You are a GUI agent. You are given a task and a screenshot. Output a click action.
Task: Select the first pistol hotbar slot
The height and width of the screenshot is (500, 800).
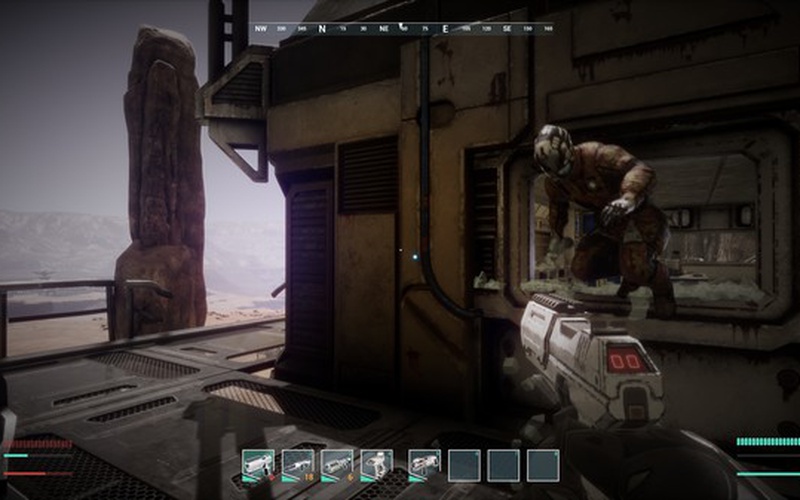258,464
